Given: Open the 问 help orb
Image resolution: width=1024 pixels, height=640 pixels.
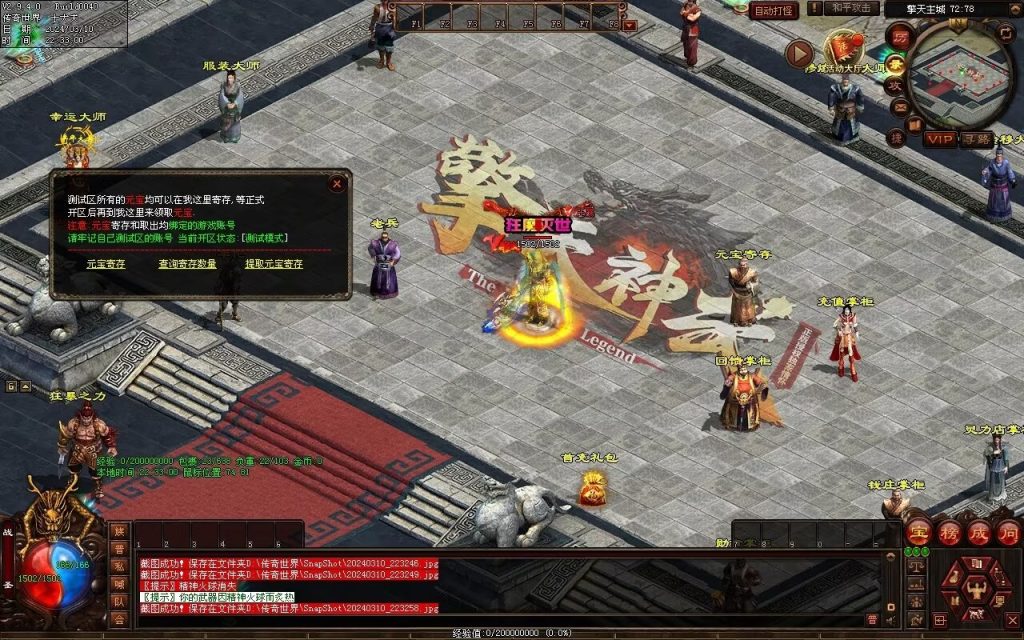Looking at the screenshot, I should click(1008, 532).
